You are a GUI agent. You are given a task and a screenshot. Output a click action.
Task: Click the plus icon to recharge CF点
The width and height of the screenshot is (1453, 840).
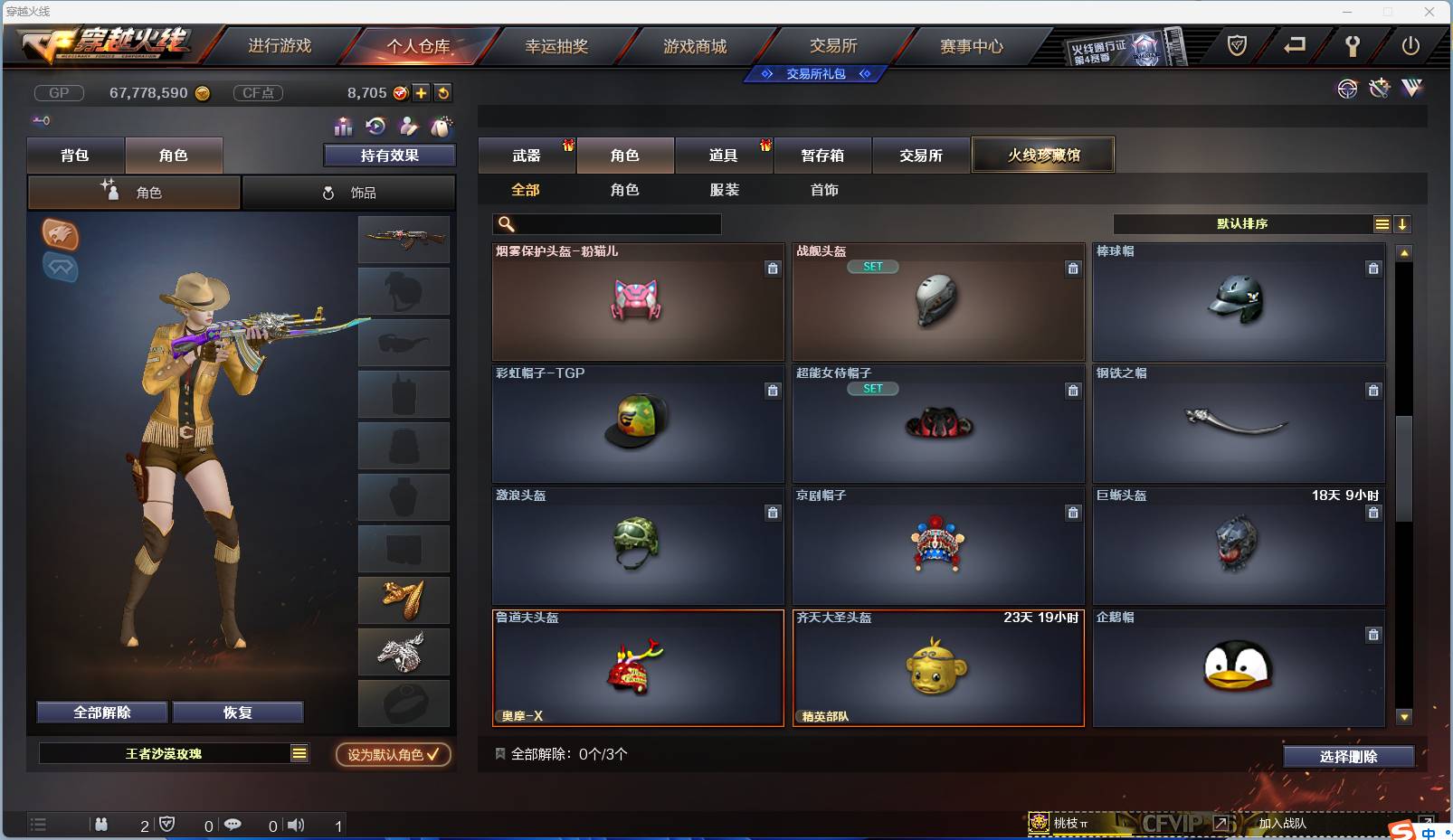(422, 92)
